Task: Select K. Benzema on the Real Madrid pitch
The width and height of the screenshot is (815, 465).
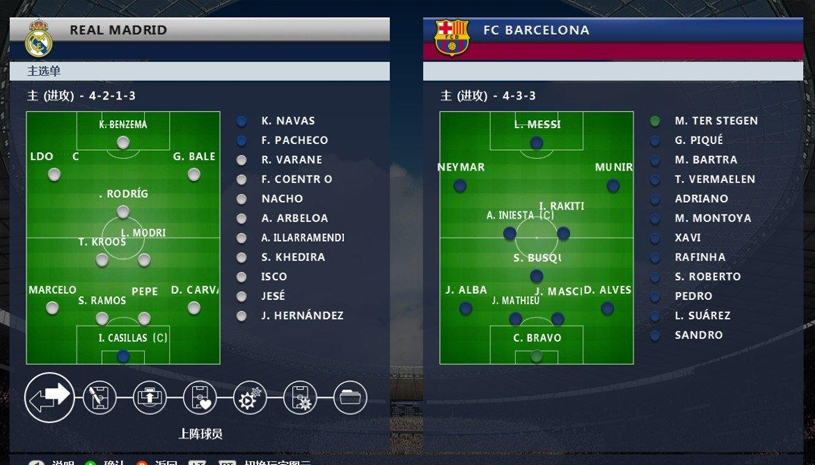Action: [x=123, y=141]
